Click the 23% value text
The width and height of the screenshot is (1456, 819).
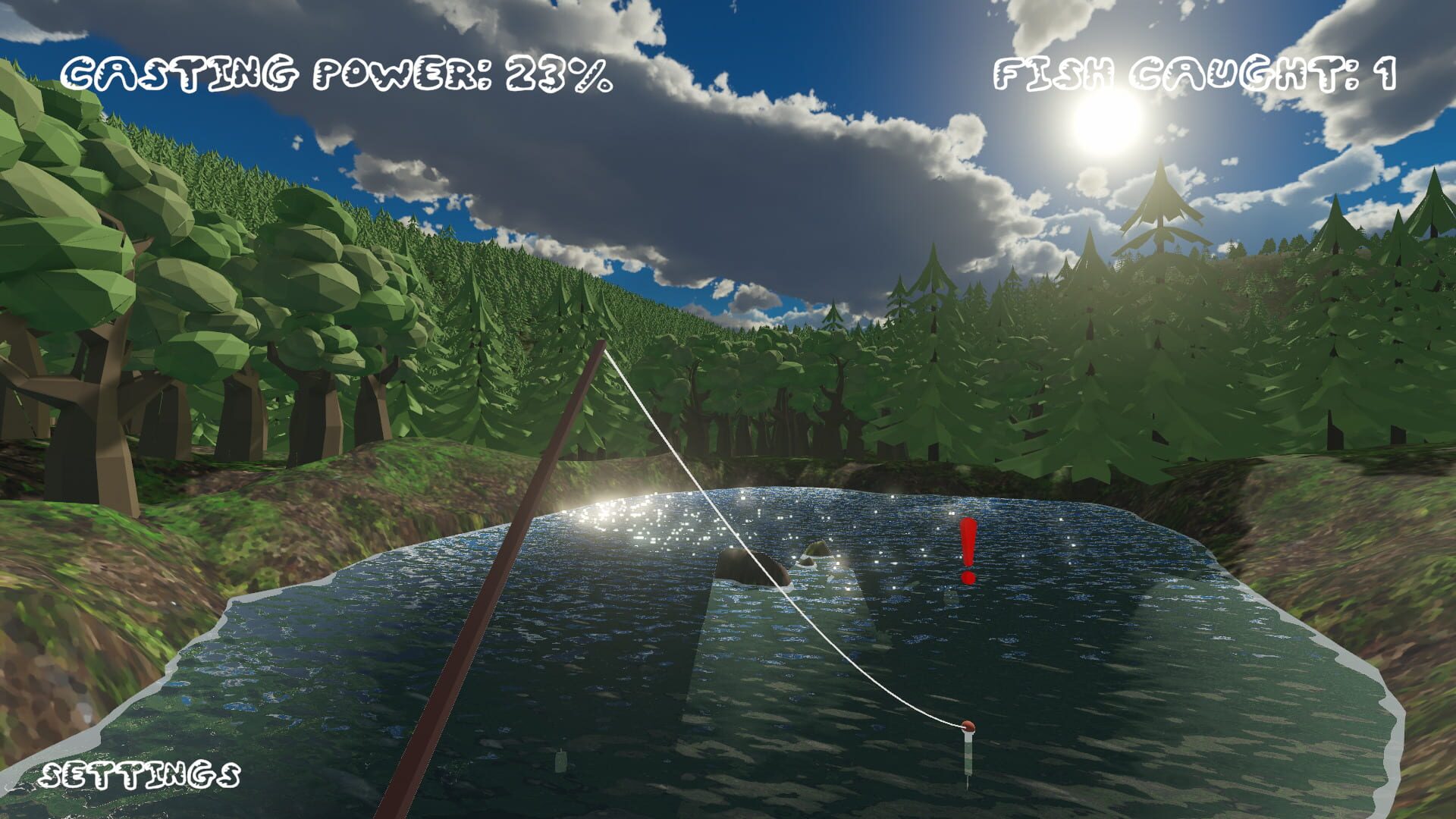click(557, 72)
